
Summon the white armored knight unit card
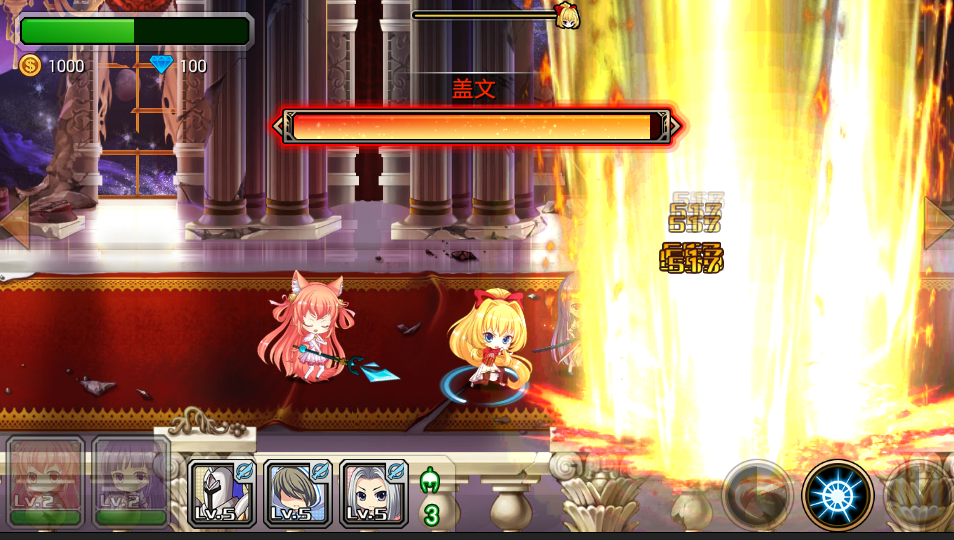222,493
